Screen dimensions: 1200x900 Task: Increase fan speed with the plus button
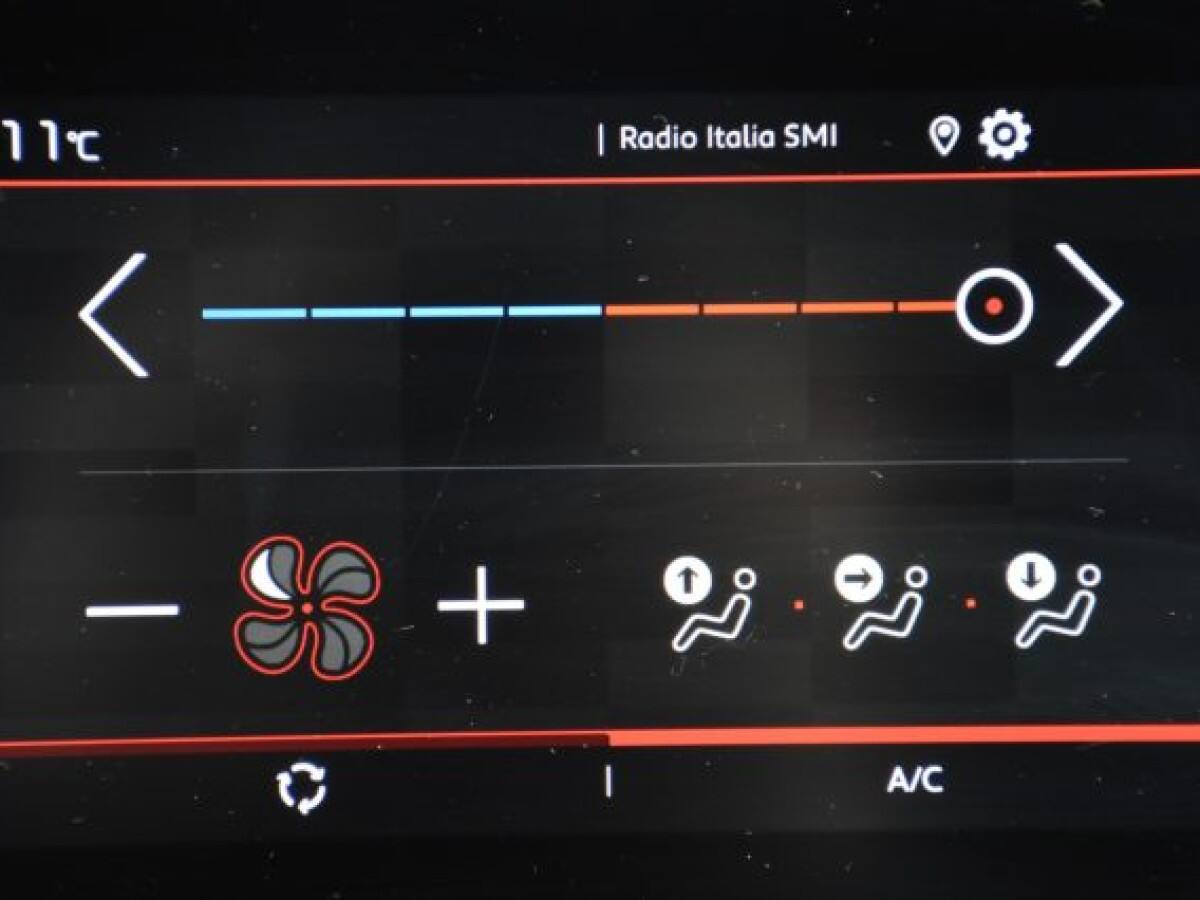pyautogui.click(x=481, y=604)
